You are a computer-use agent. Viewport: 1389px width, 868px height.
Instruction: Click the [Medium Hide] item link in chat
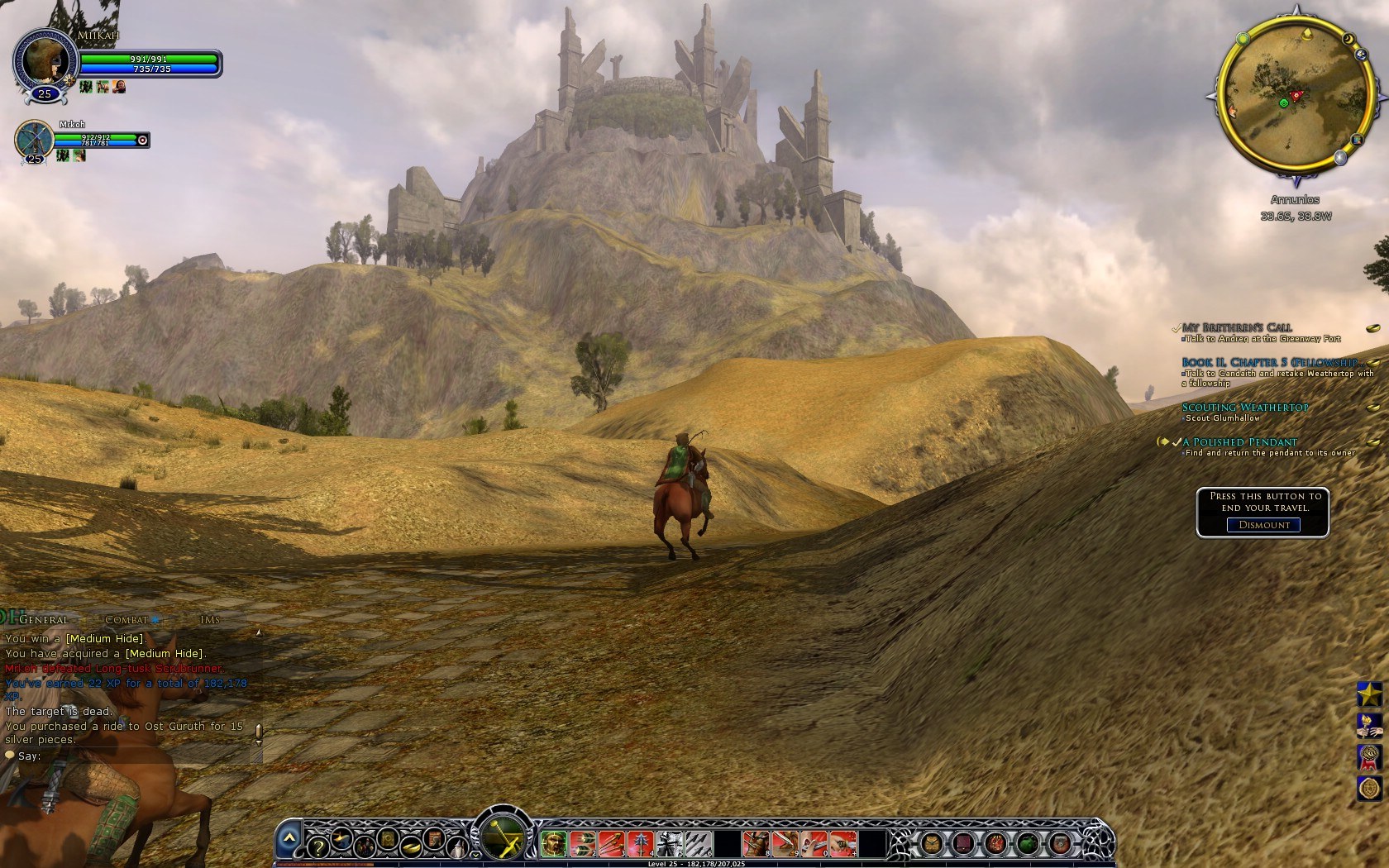(x=107, y=638)
